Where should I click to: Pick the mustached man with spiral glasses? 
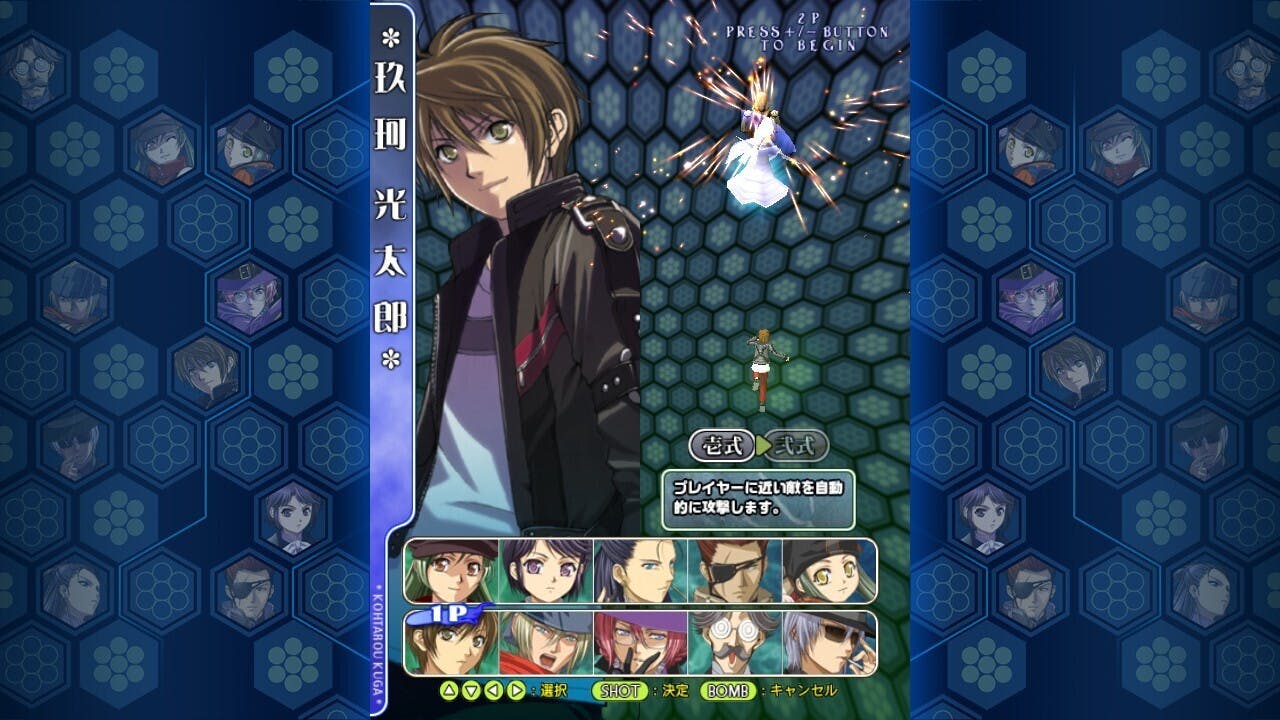tap(735, 643)
